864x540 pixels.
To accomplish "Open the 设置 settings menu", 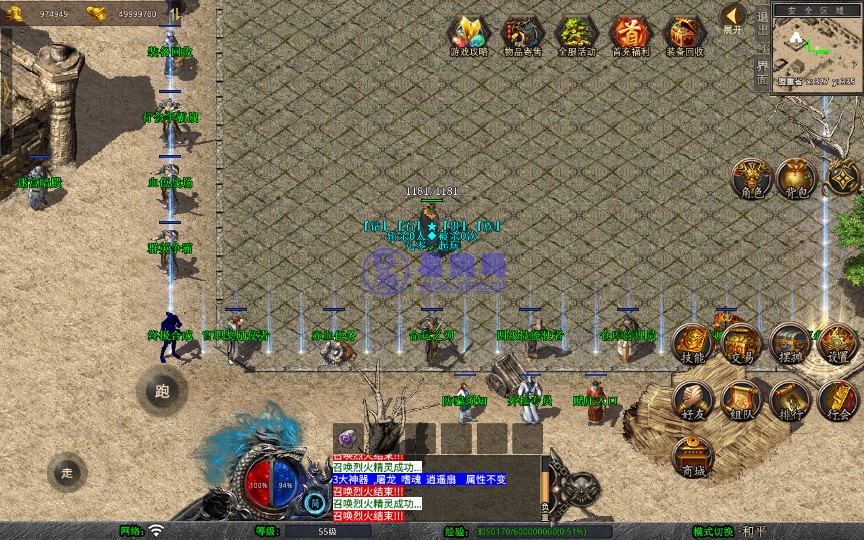I will tap(838, 344).
